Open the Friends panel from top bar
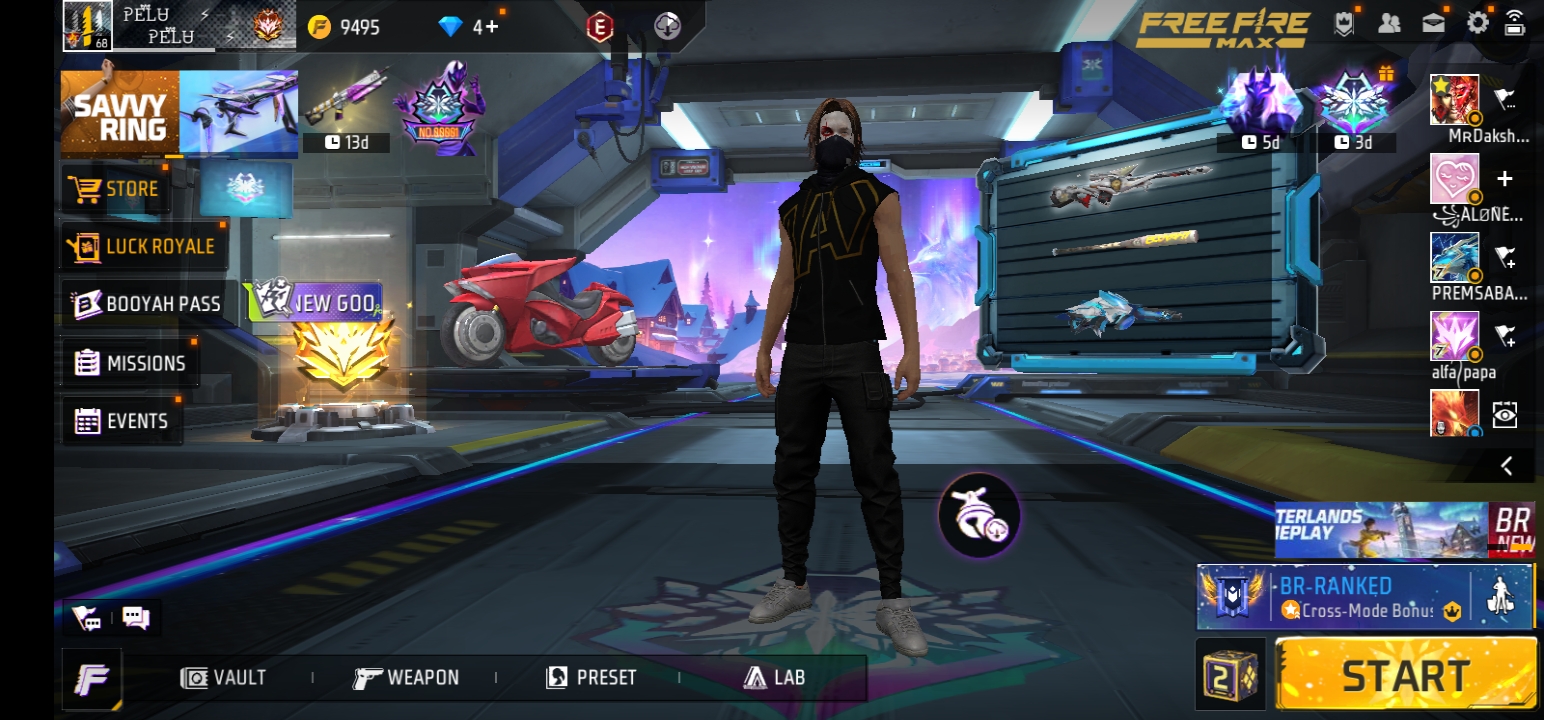The image size is (1544, 720). 1390,21
